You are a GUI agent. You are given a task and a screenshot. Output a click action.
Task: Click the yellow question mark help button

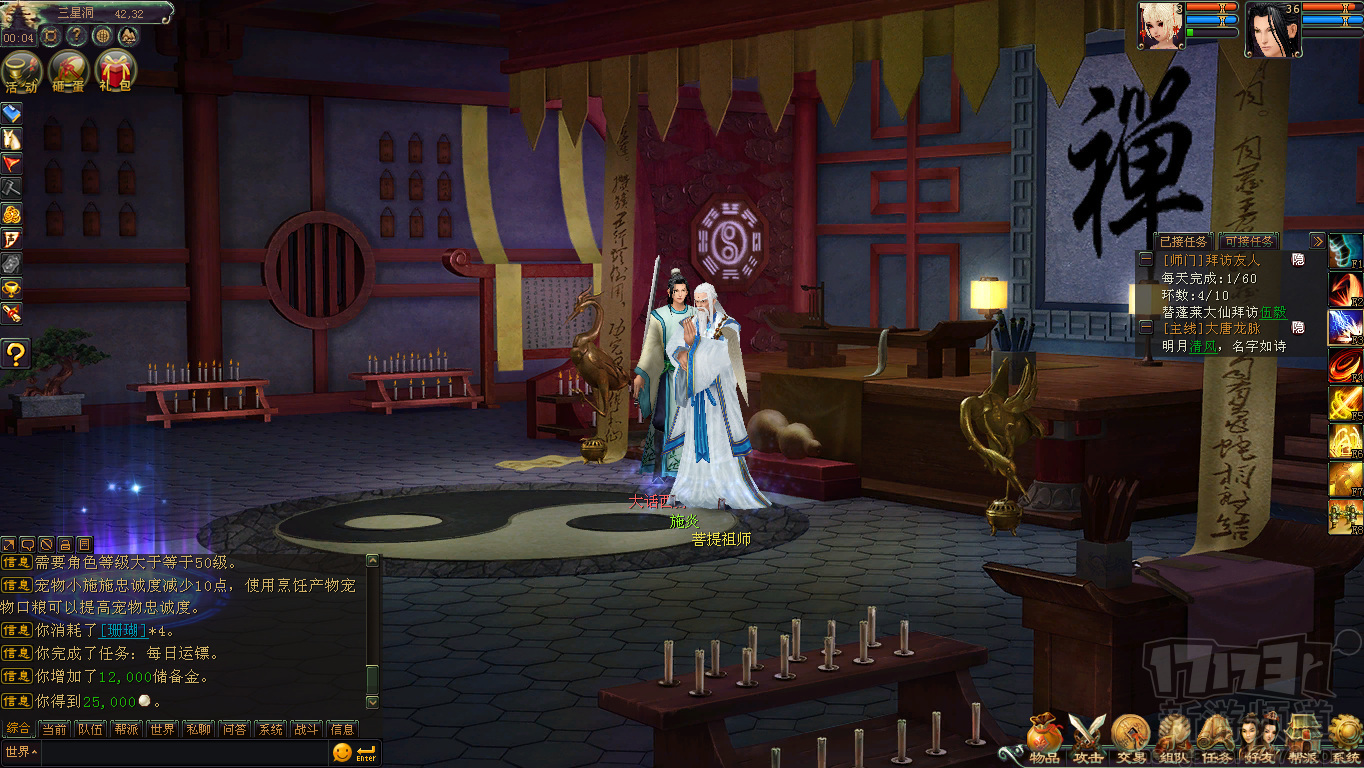[x=15, y=352]
